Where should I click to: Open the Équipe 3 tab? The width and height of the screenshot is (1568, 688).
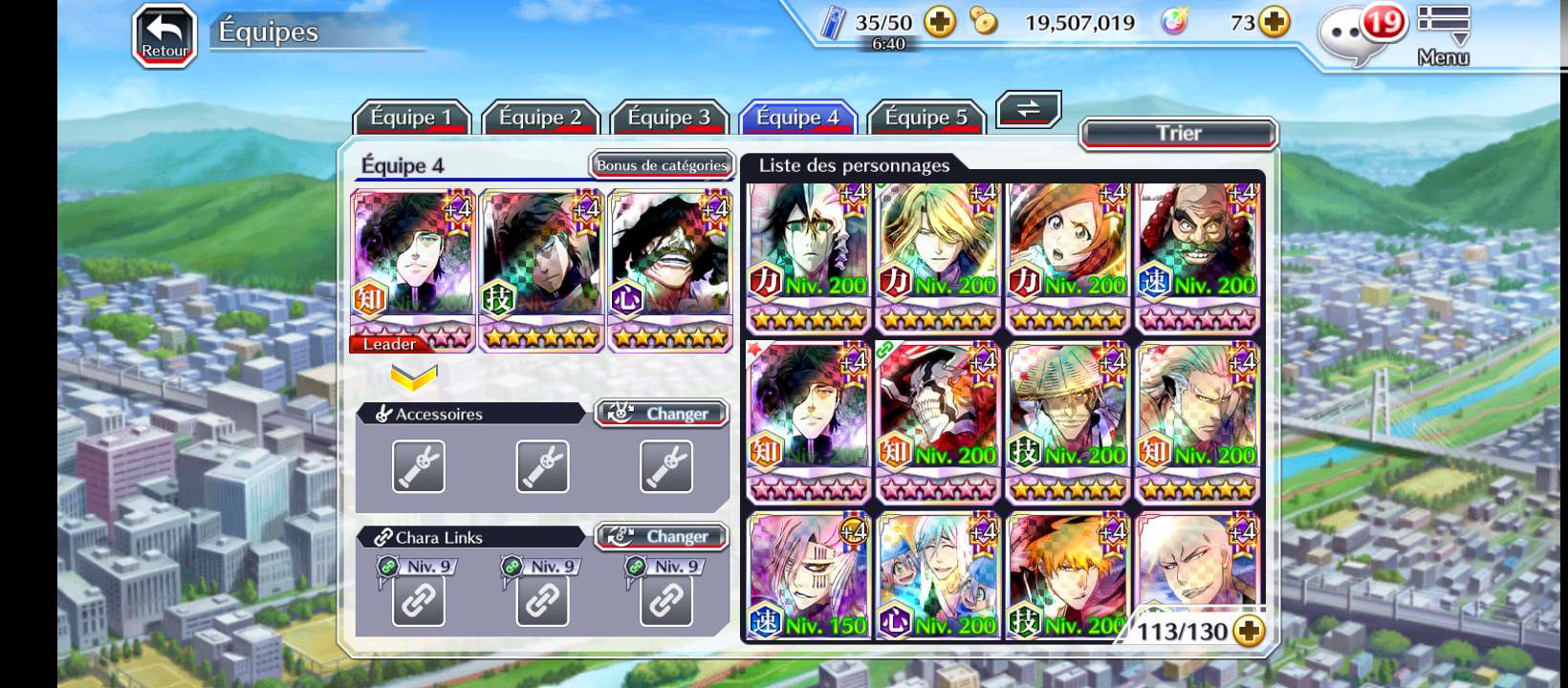(669, 118)
